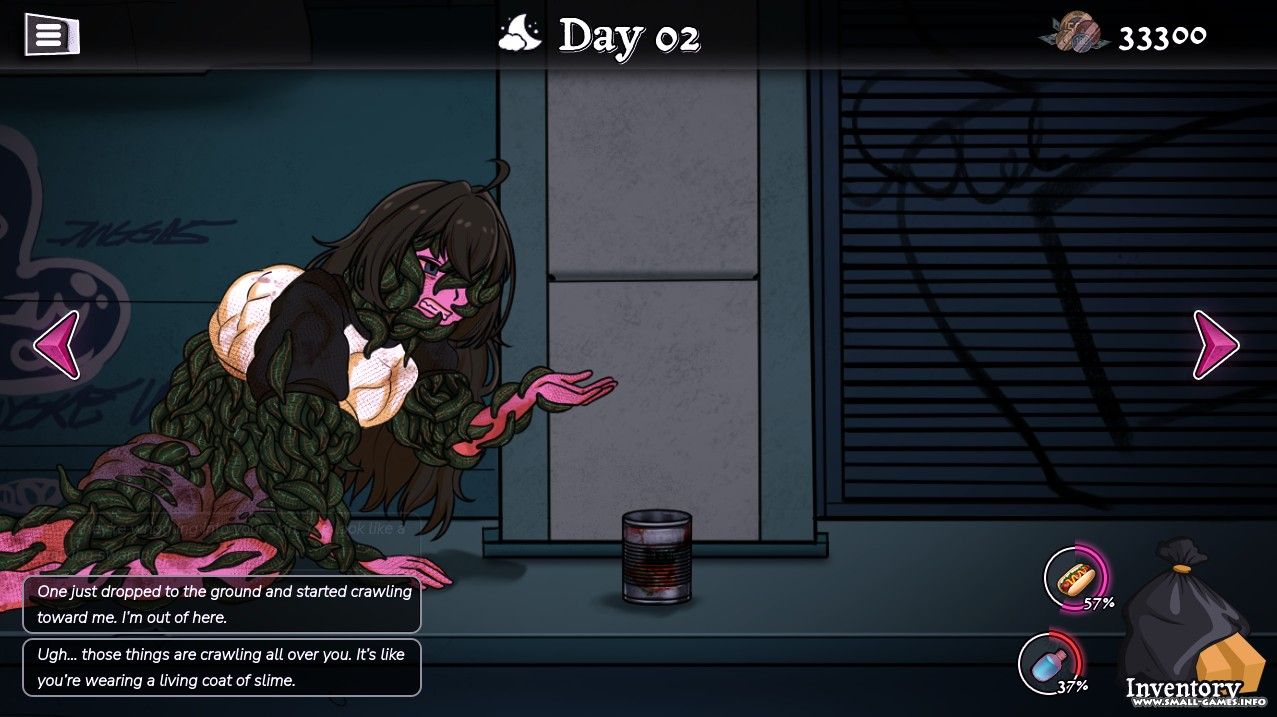Click the water bottle thirst icon
Image resolution: width=1277 pixels, height=717 pixels.
[1048, 663]
